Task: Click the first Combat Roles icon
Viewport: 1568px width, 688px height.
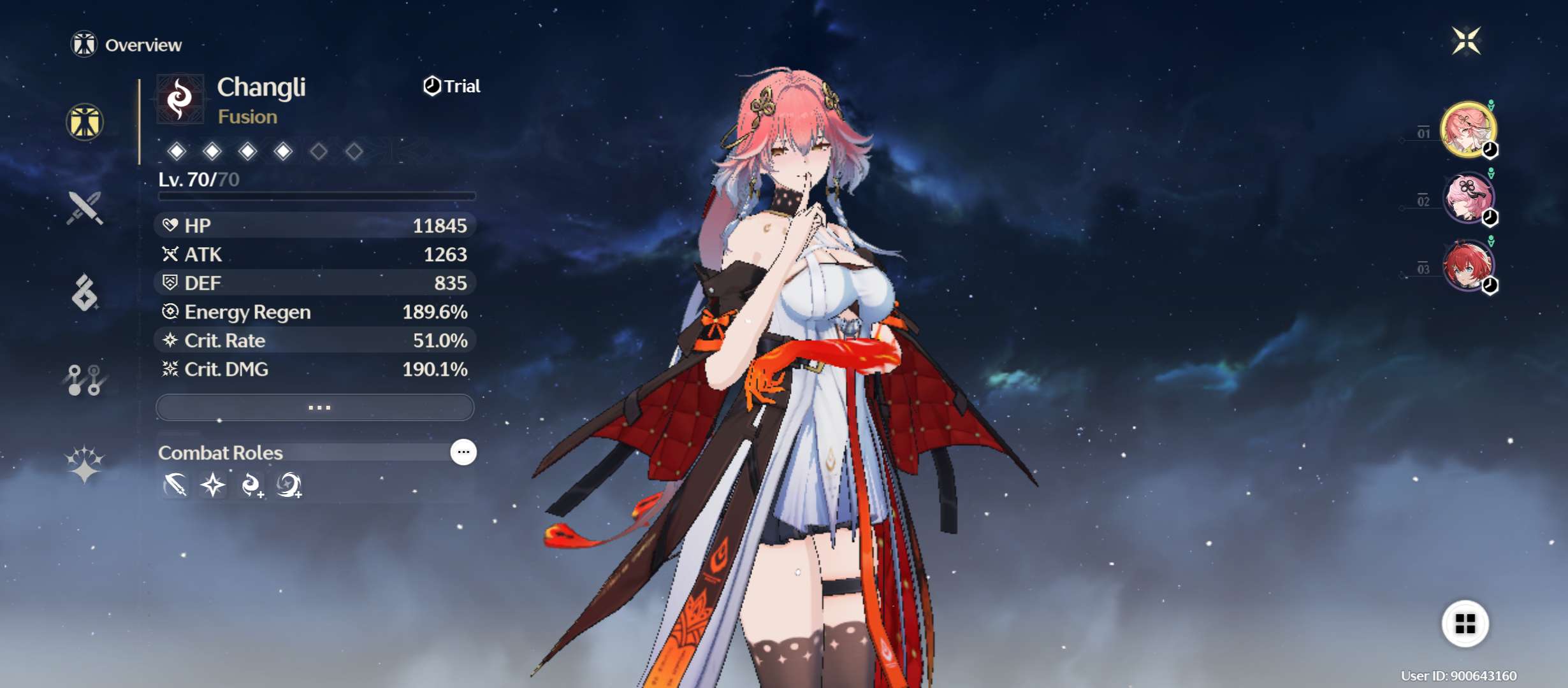Action: click(x=175, y=485)
